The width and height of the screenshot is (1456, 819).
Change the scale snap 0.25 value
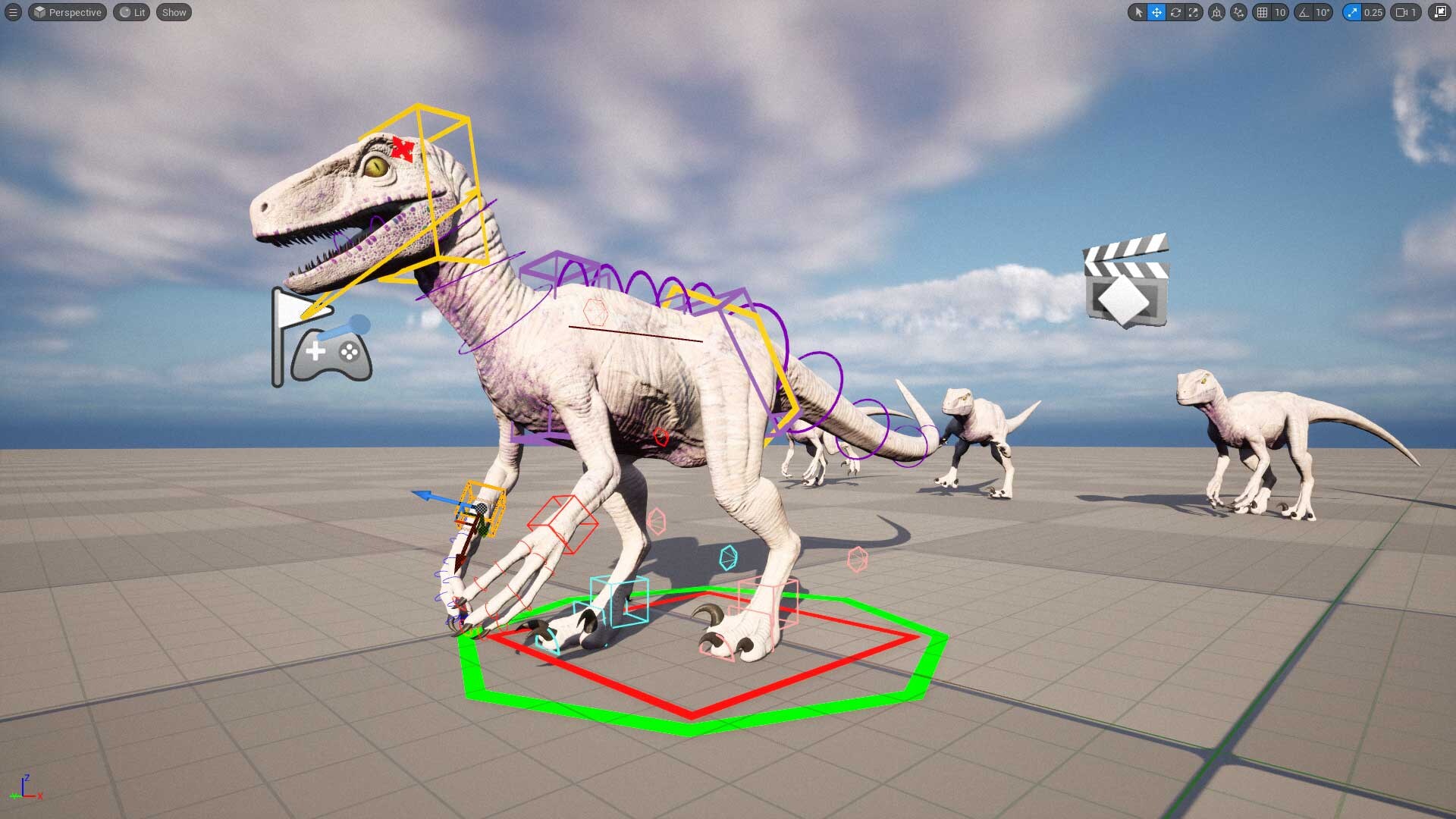1373,12
